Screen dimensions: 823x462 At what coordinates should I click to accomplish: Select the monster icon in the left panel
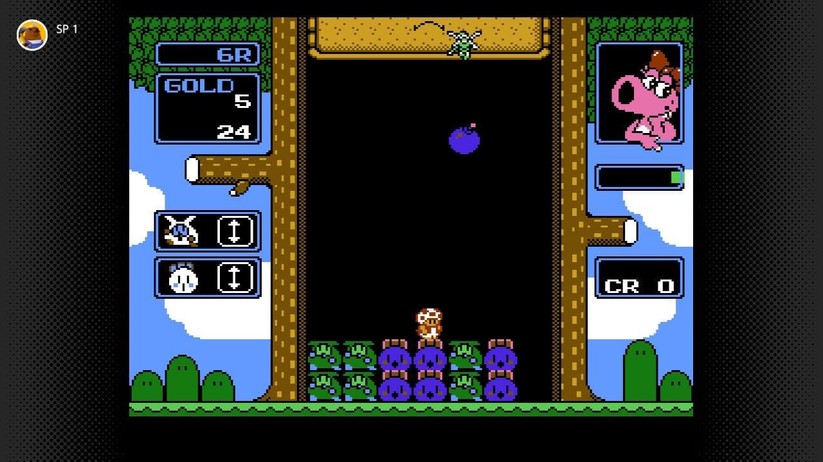[x=181, y=232]
